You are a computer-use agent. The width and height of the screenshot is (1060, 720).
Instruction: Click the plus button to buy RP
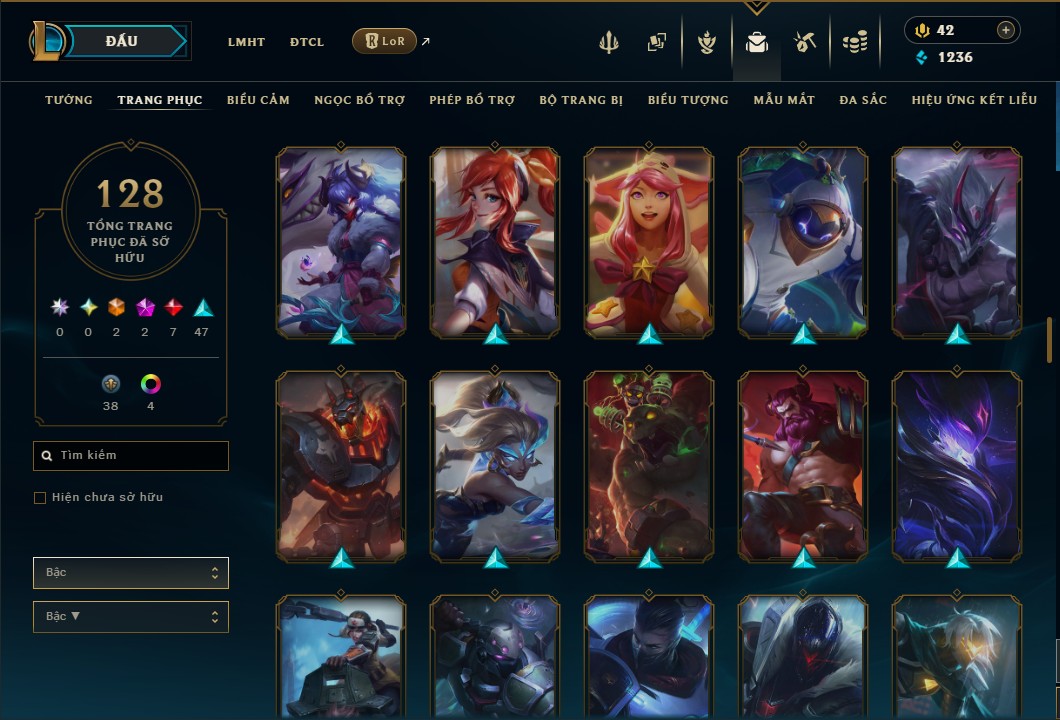[x=1006, y=30]
